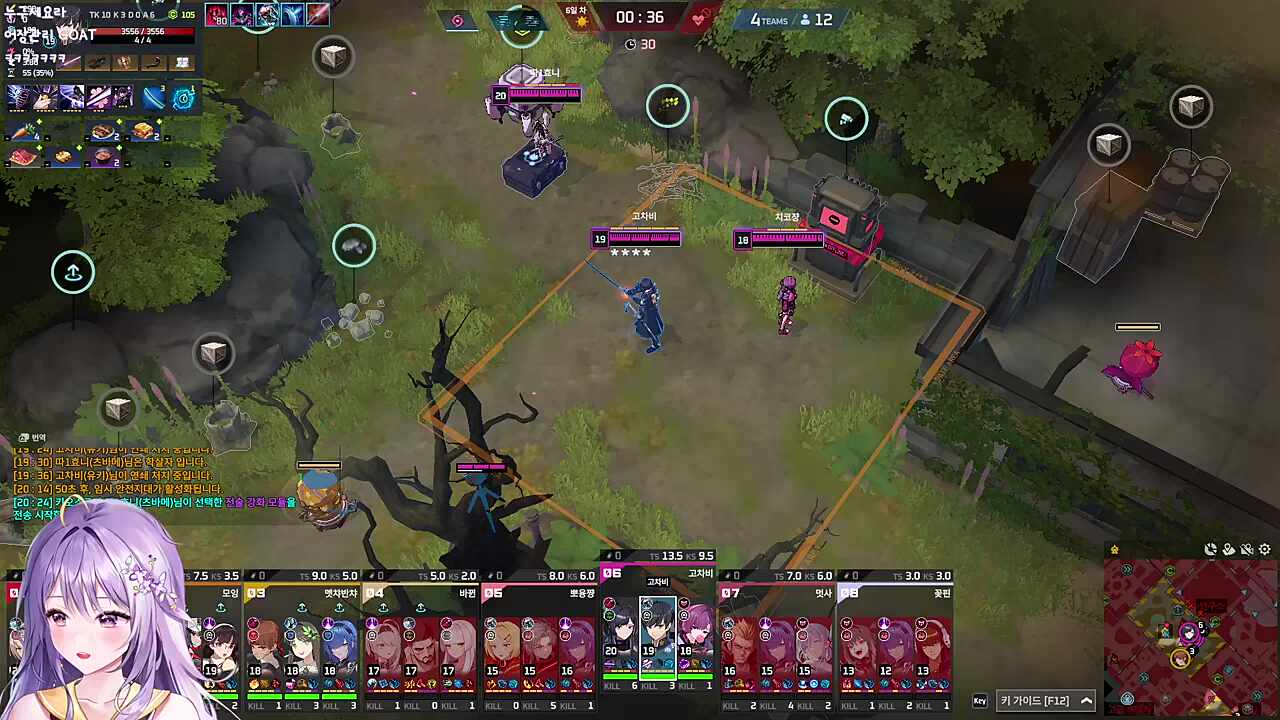Click the ping marker icon above the minimap
This screenshot has width=1280, height=720.
[1229, 551]
